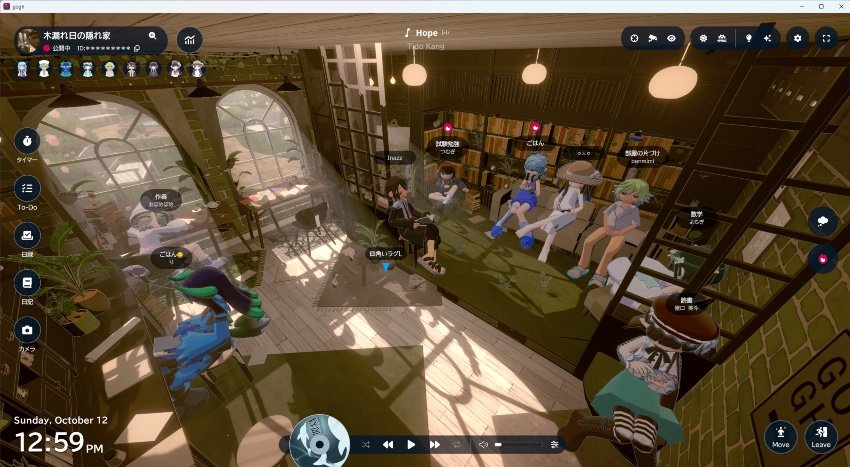Toggle the eye visibility option
The image size is (850, 467).
(x=672, y=38)
